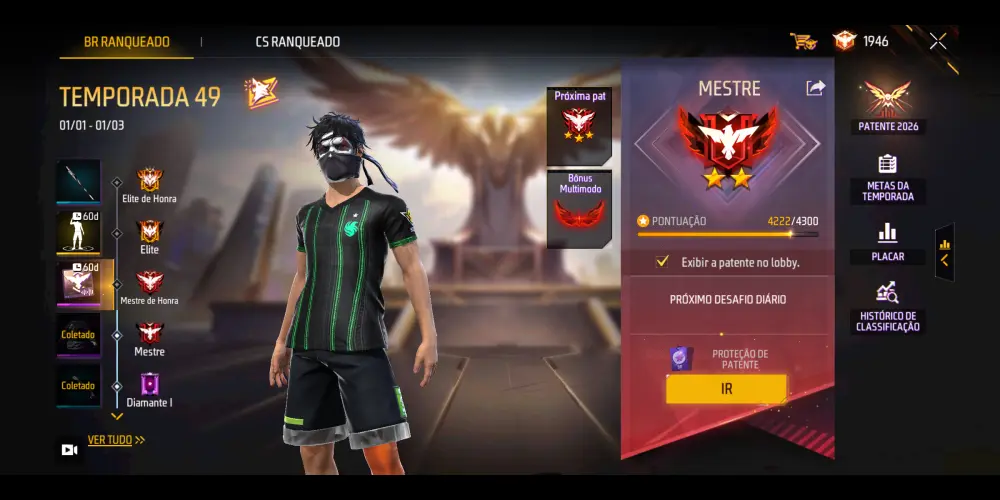Select the Mestre de Honra reward tile
This screenshot has height=500, width=1000.
pyautogui.click(x=80, y=284)
